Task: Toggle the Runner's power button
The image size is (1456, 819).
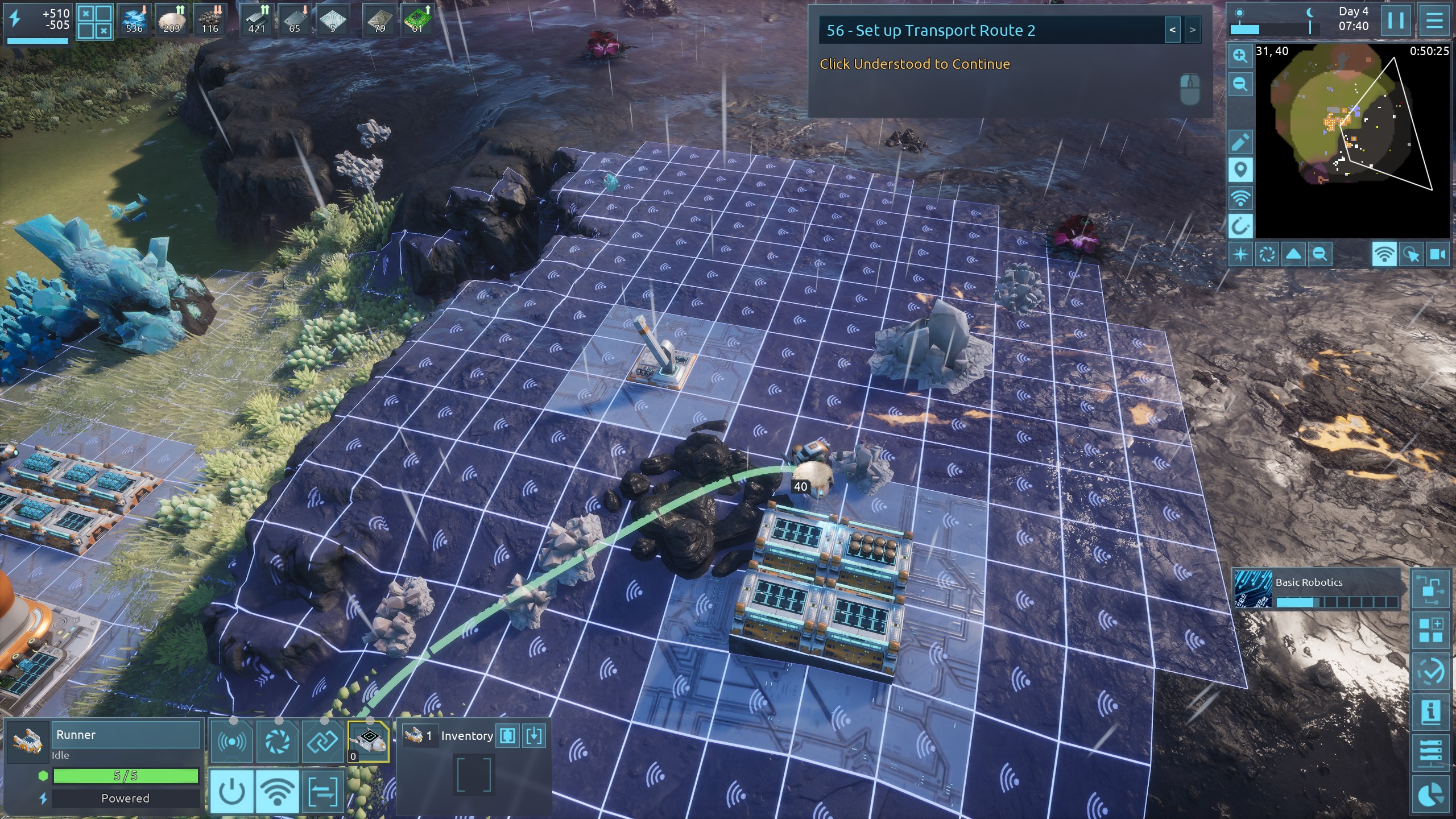Action: [x=231, y=791]
